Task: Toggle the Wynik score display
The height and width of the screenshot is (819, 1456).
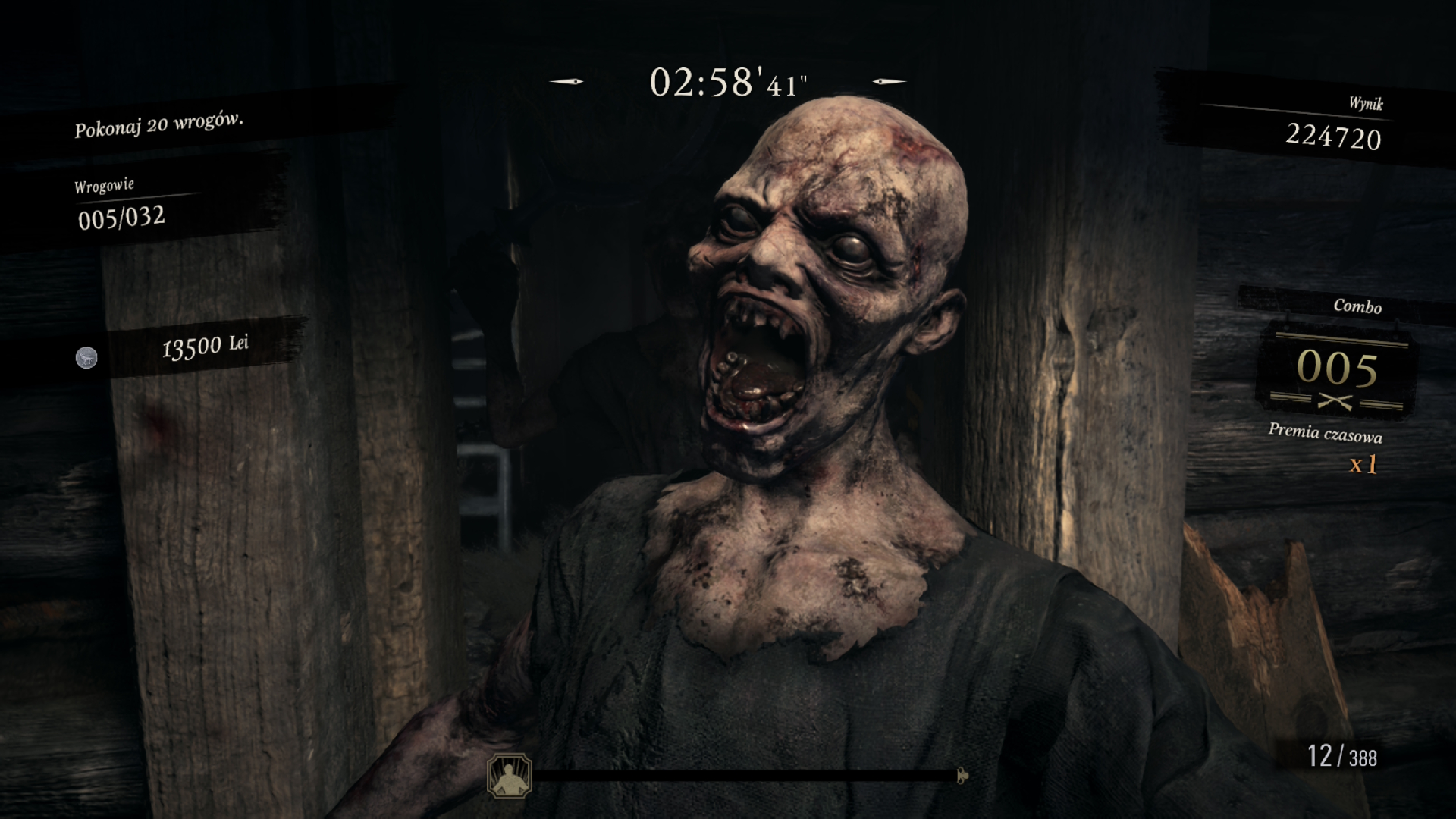Action: click(x=1335, y=135)
